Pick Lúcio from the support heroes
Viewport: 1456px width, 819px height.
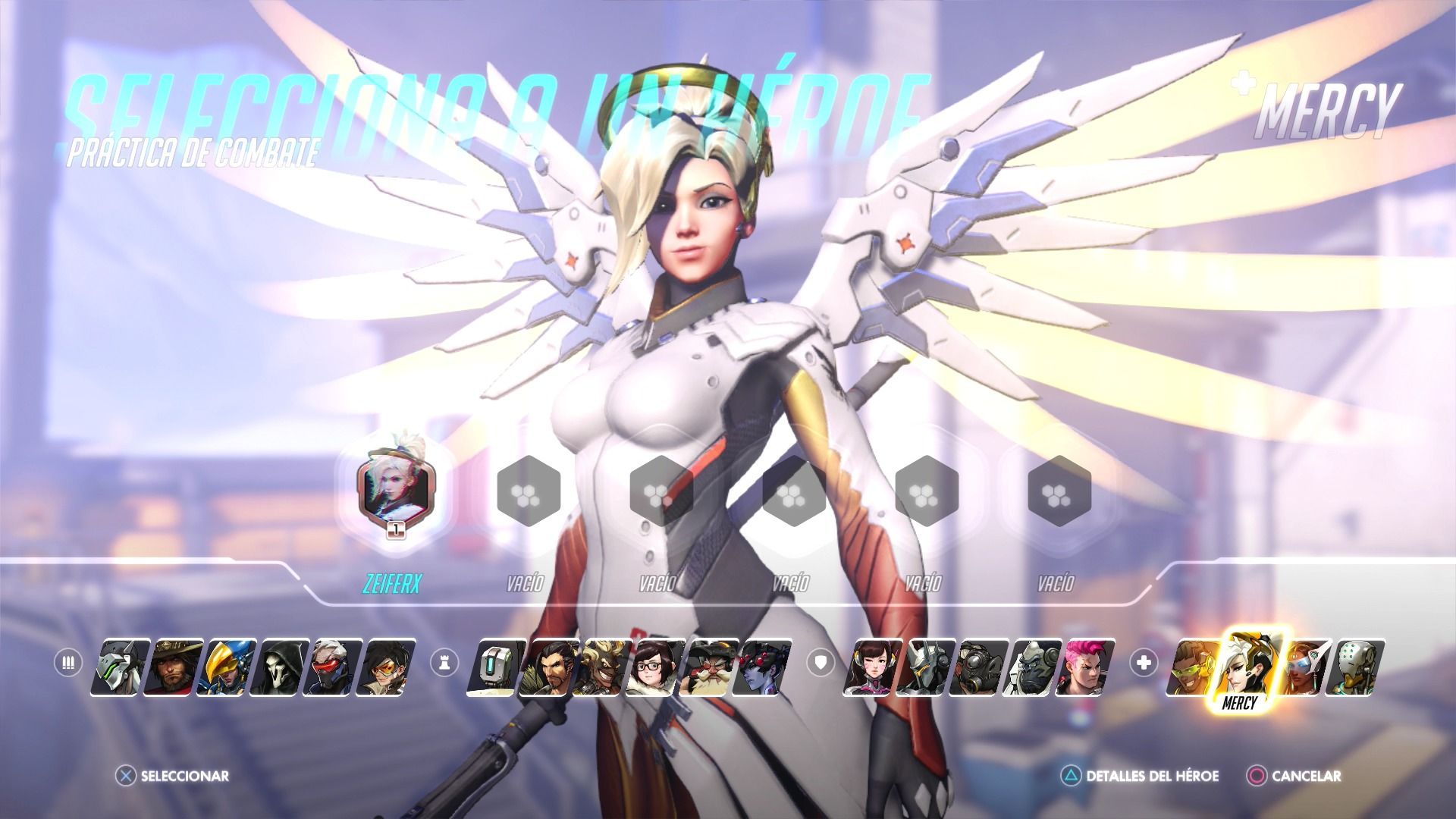click(1193, 667)
